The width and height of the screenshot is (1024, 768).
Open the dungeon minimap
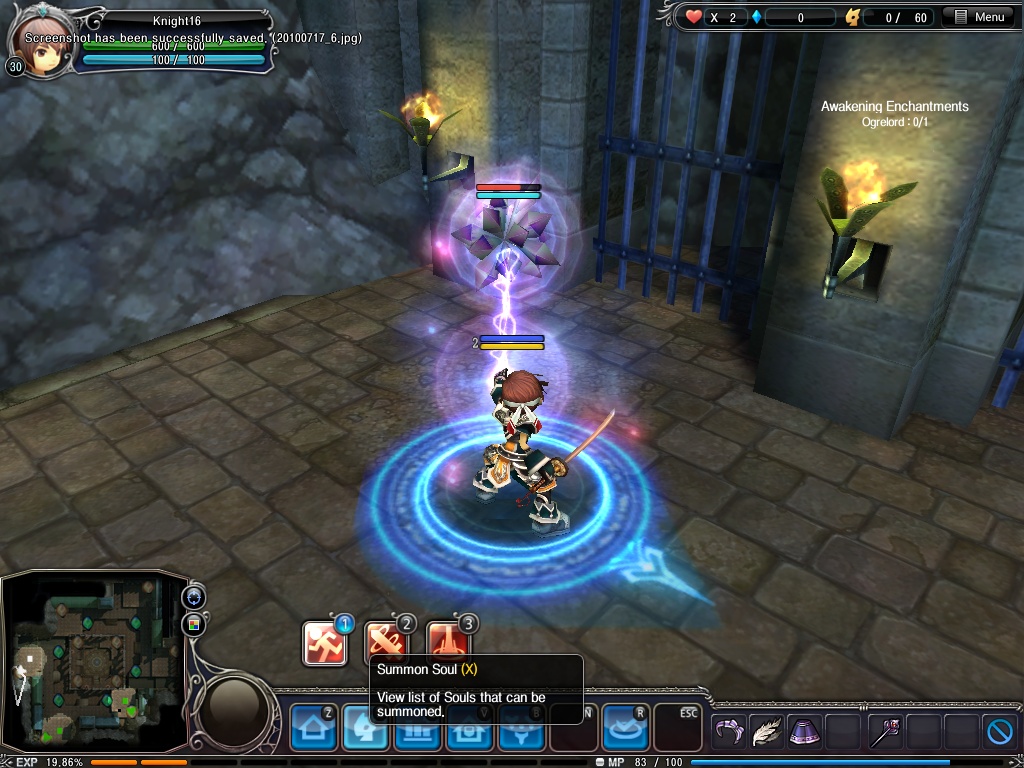(x=94, y=664)
